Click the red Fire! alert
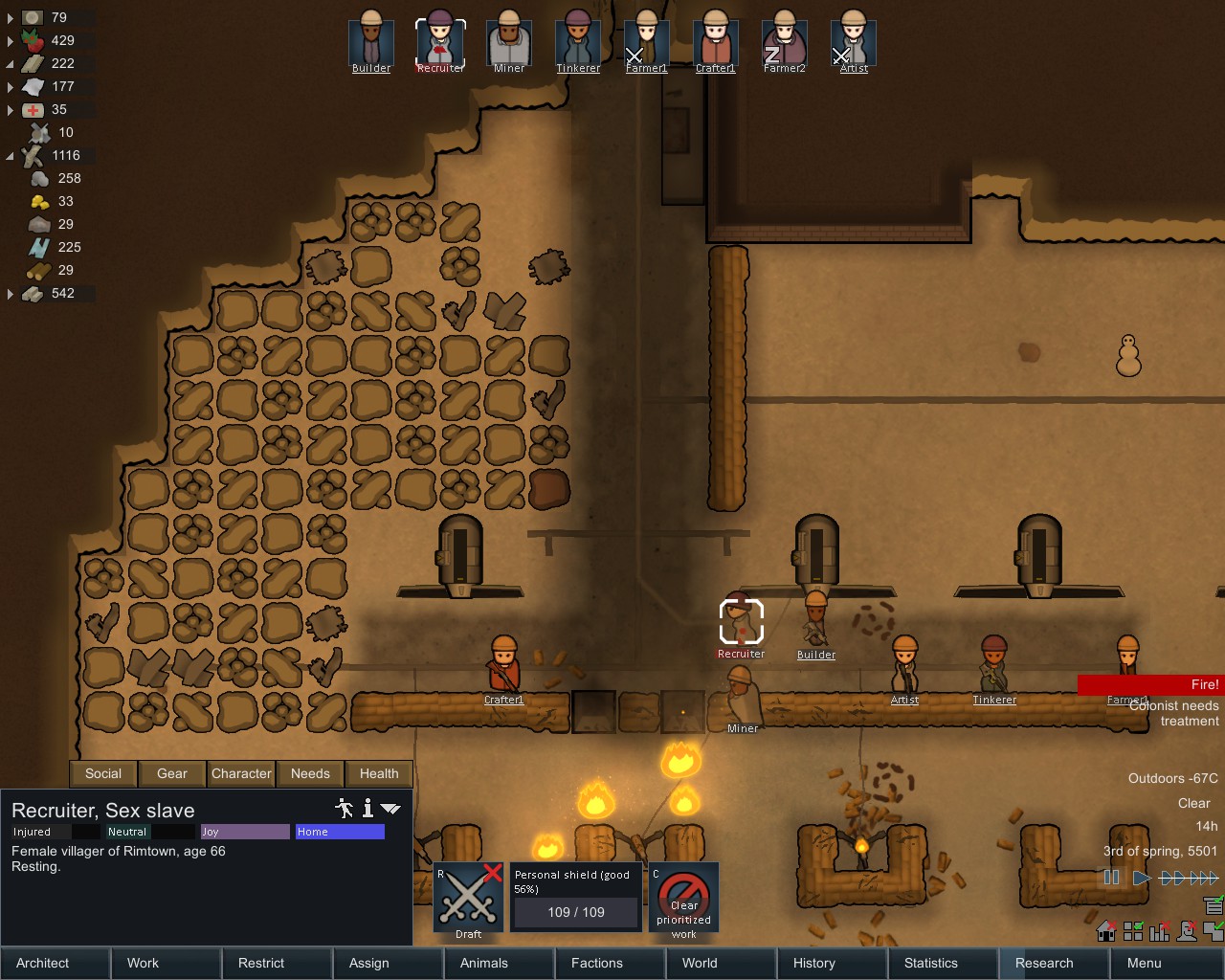This screenshot has height=980, width=1225. click(x=1150, y=684)
